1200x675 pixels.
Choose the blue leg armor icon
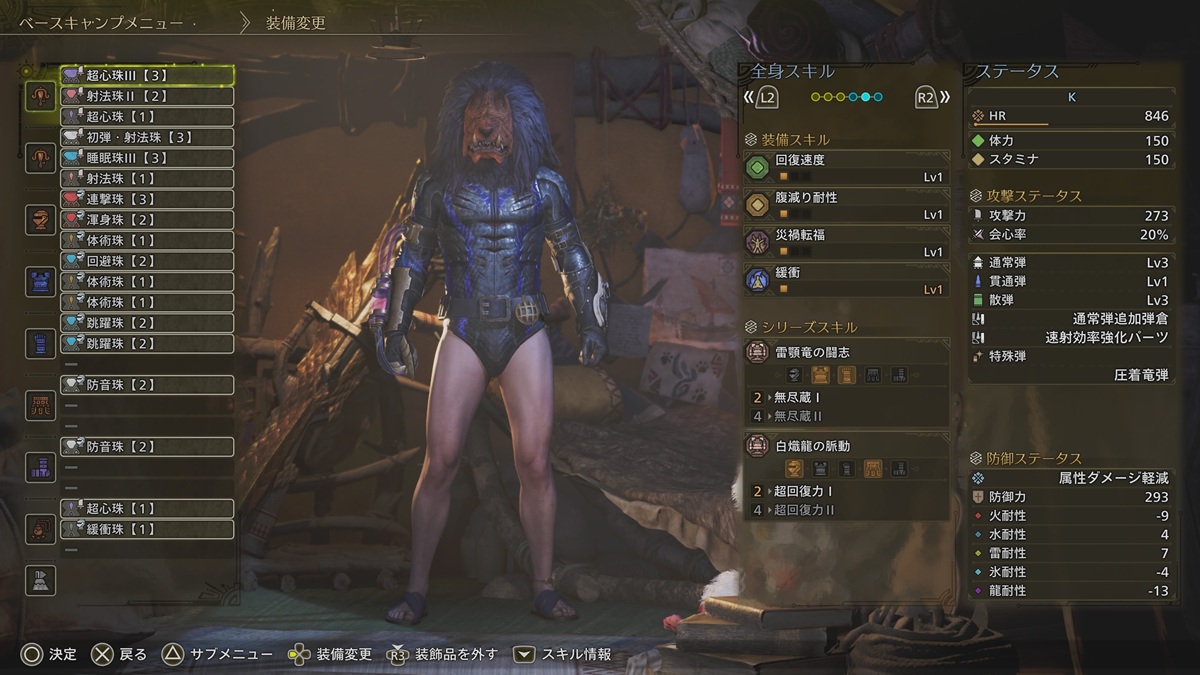(40, 467)
